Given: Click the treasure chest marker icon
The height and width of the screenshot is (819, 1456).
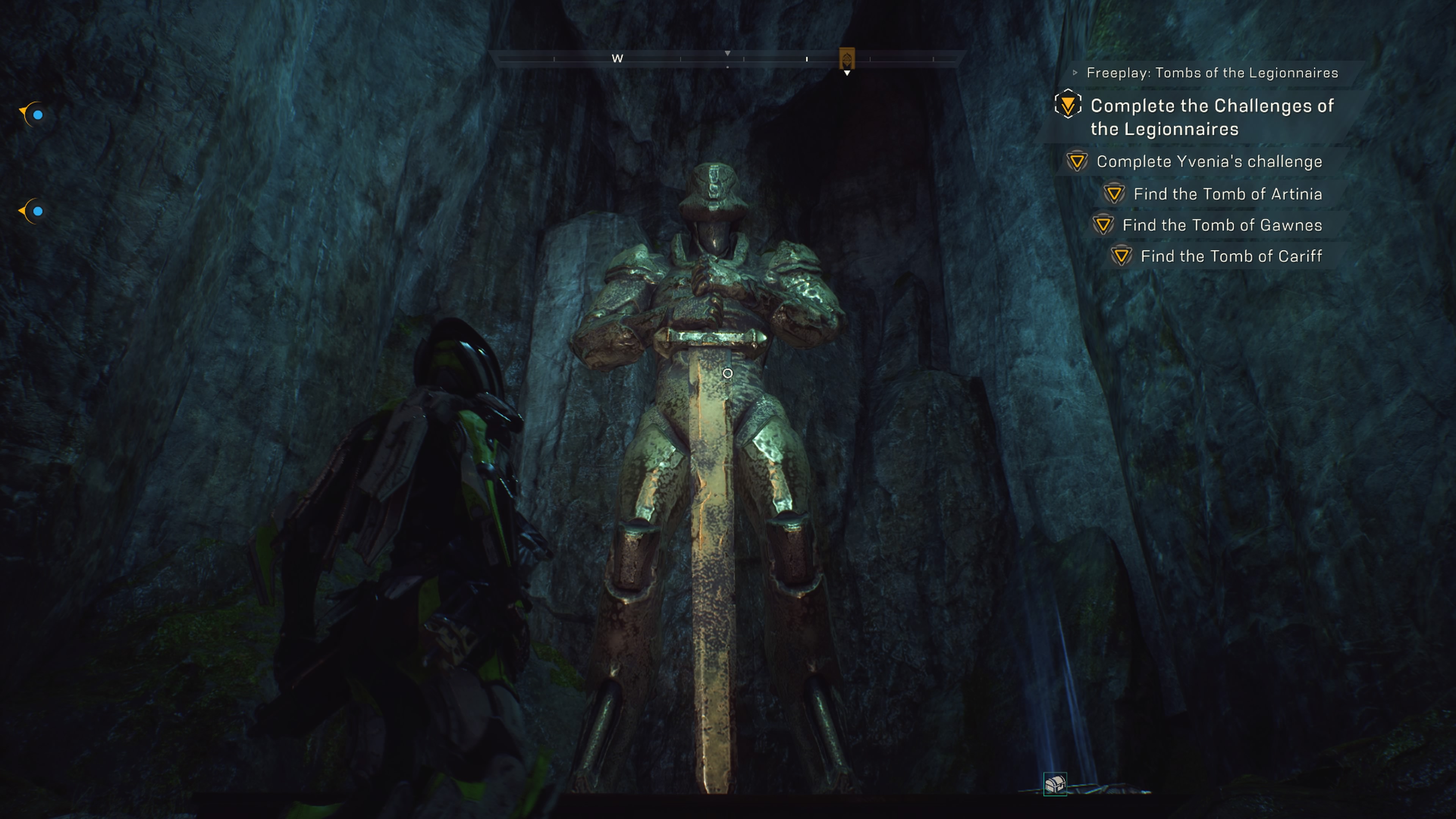Looking at the screenshot, I should (1055, 784).
